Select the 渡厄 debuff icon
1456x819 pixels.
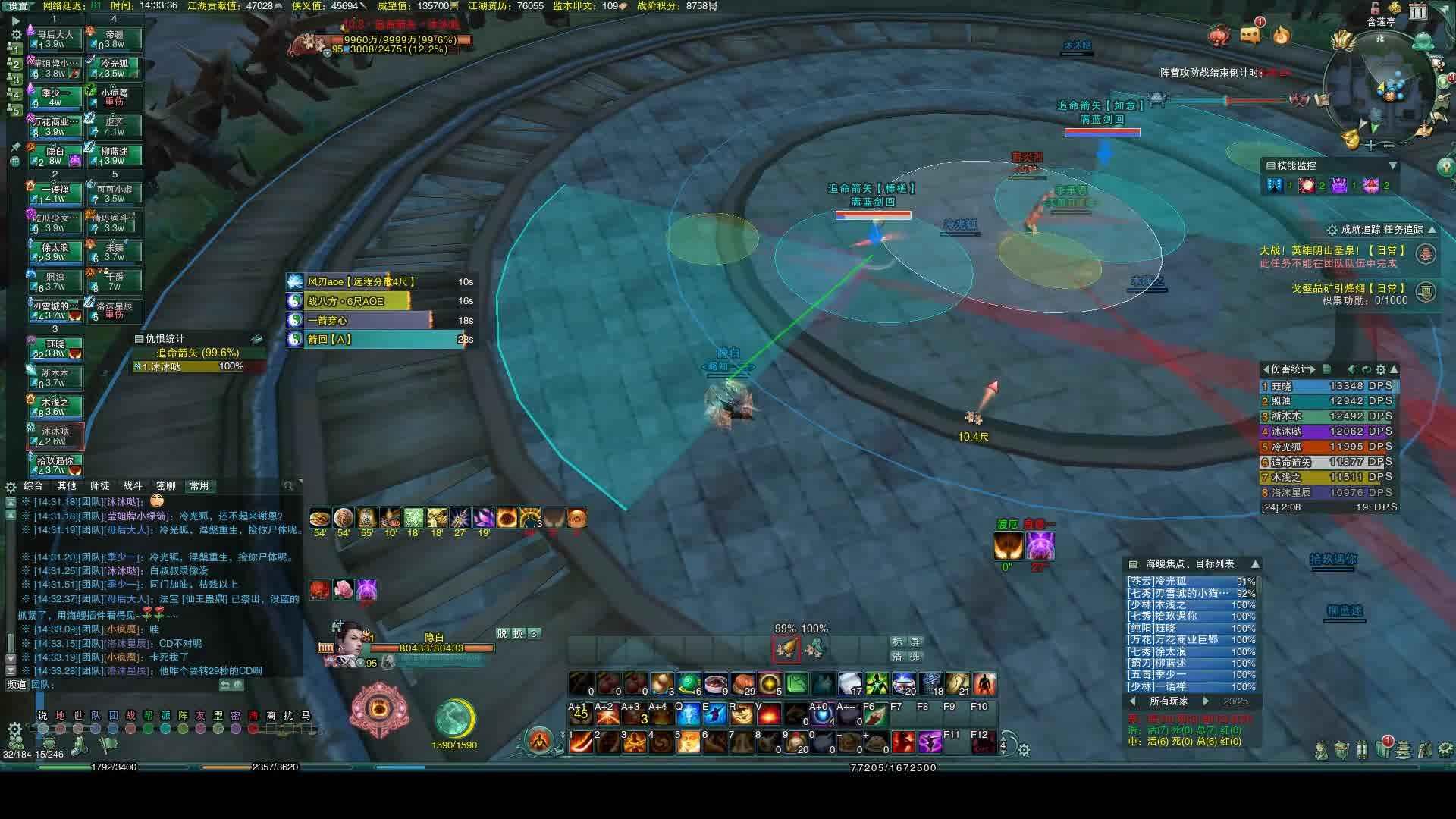tap(1009, 544)
